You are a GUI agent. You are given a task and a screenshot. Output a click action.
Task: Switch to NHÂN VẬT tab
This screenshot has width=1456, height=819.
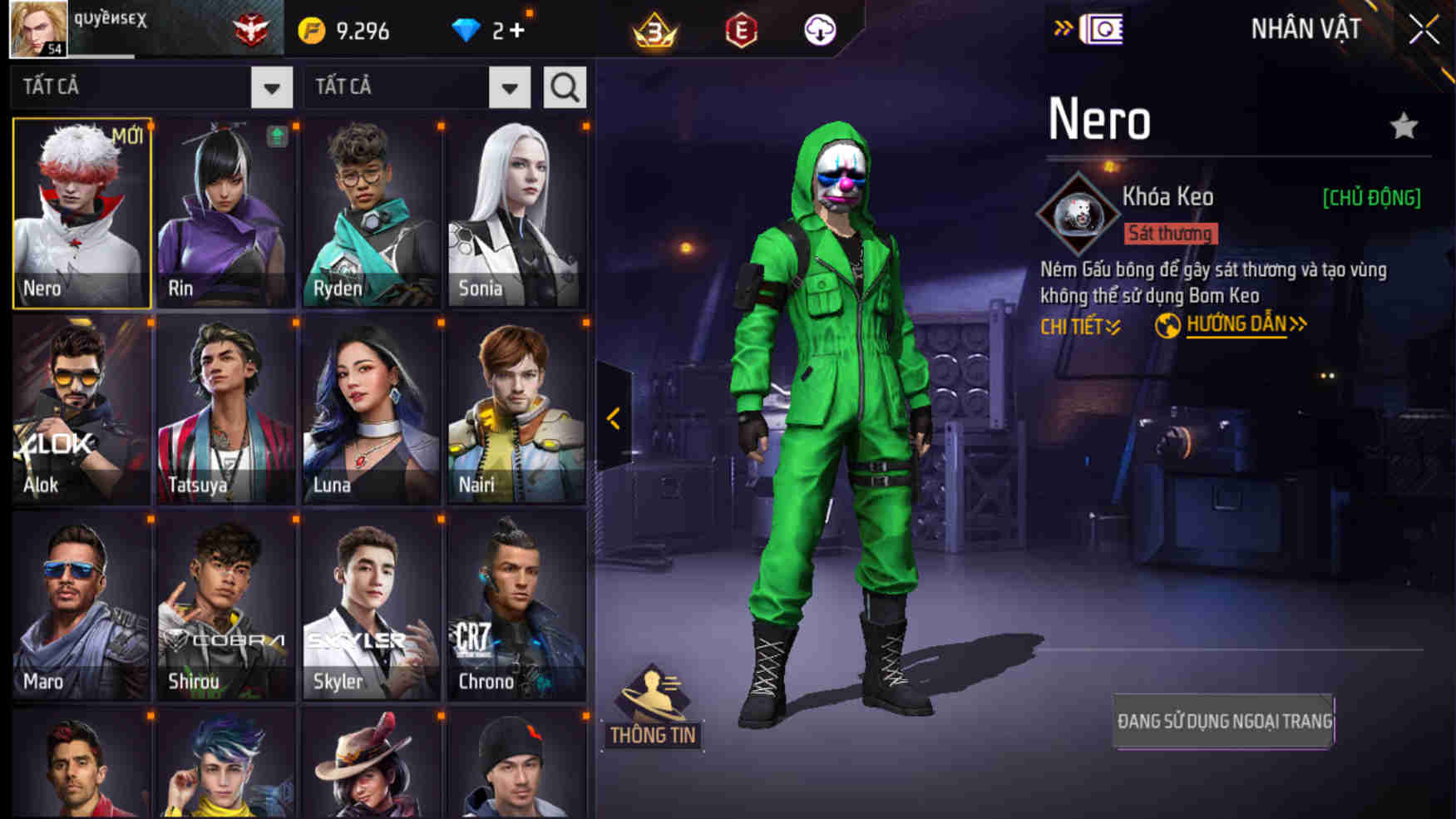click(1307, 29)
